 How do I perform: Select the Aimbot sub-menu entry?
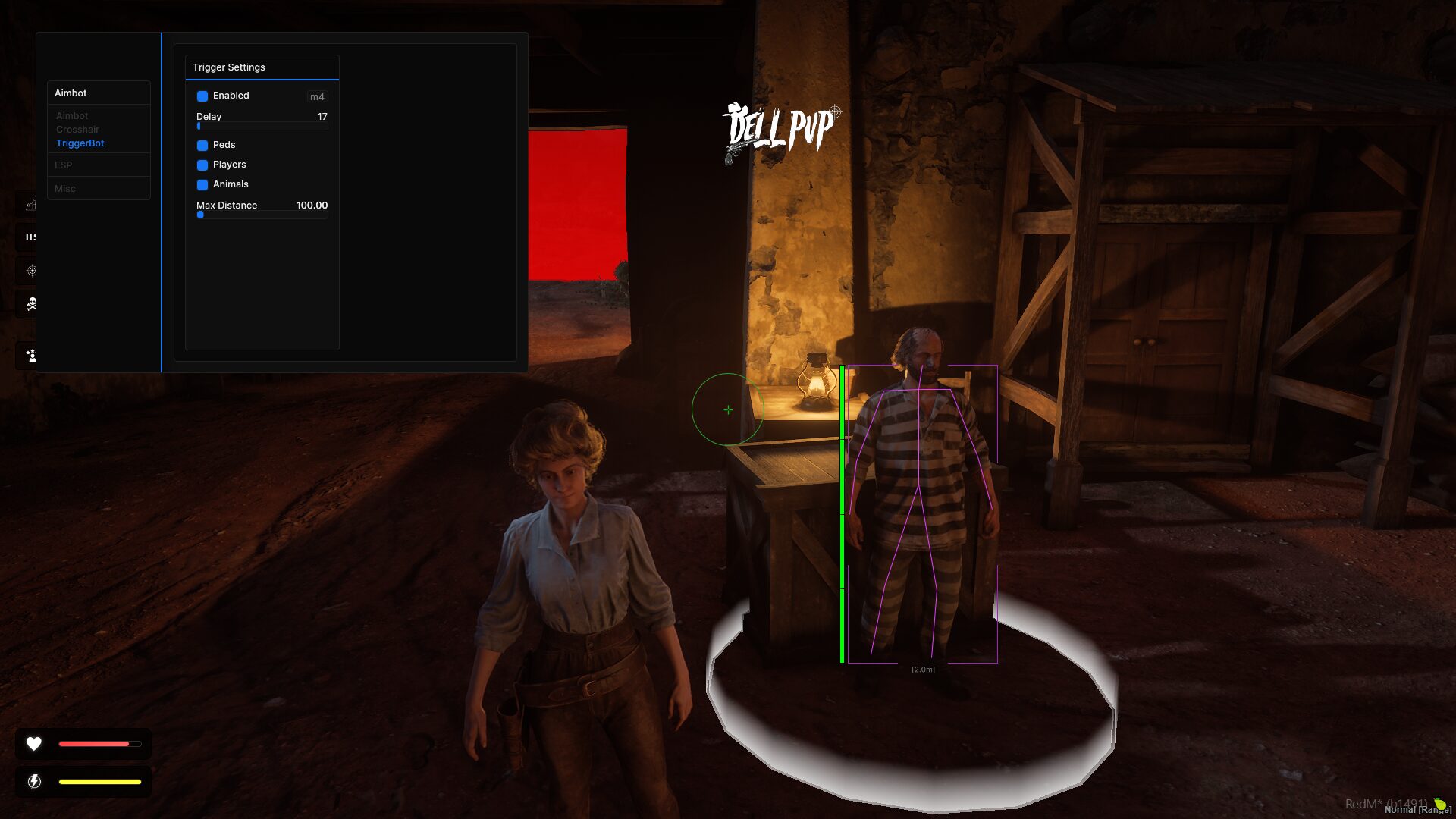click(x=72, y=116)
